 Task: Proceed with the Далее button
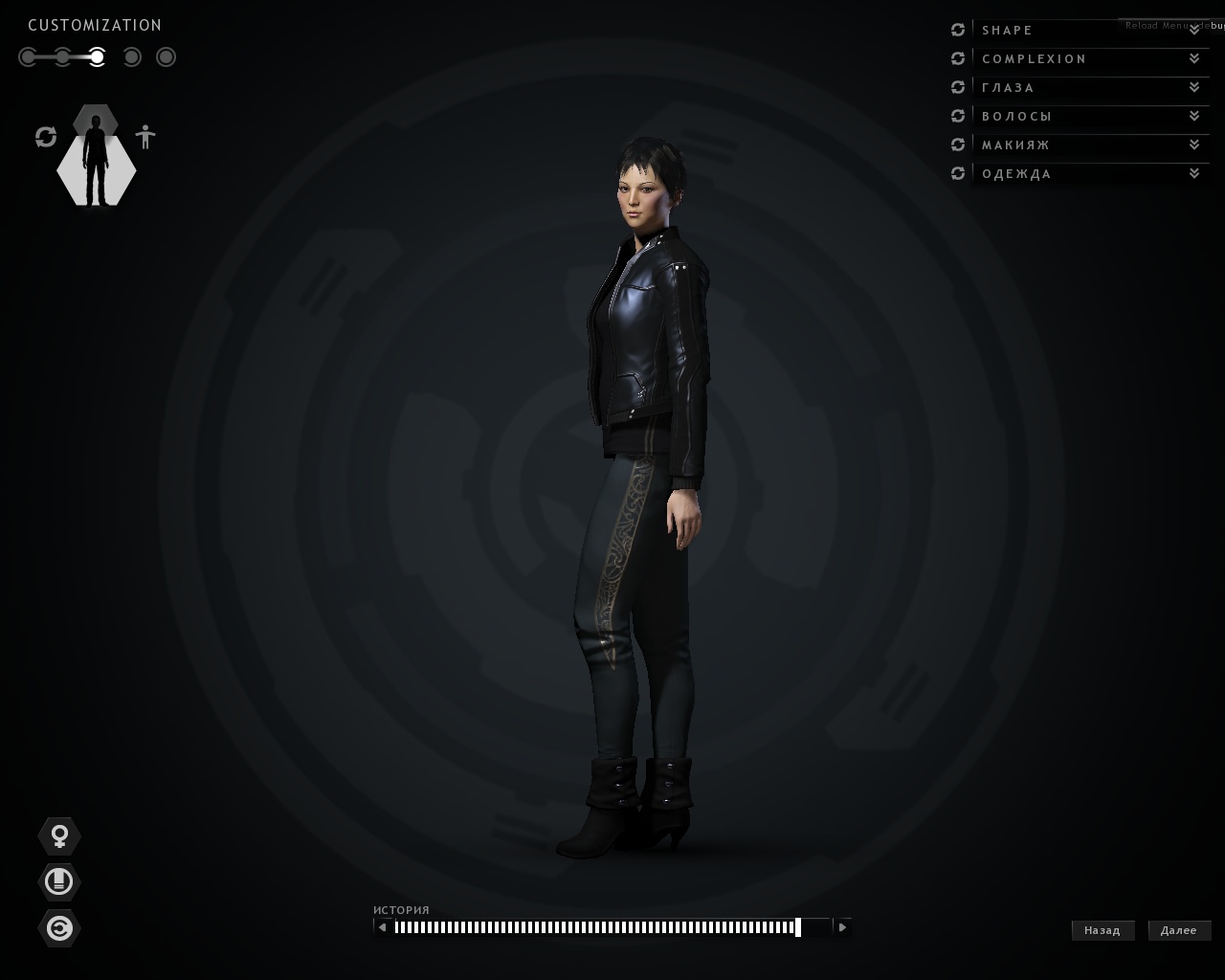(1179, 930)
